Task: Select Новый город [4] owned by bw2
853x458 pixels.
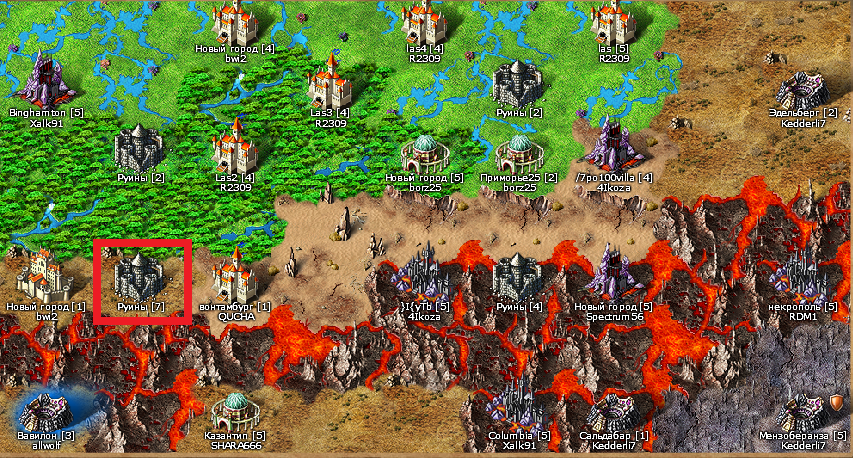Action: pos(235,22)
